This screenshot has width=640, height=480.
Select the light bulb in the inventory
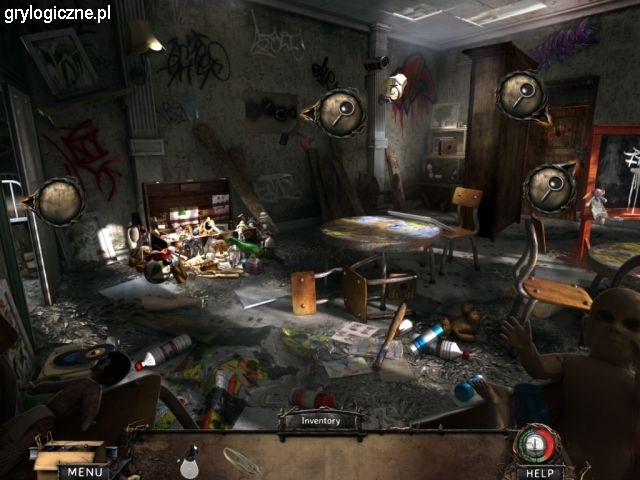click(187, 462)
